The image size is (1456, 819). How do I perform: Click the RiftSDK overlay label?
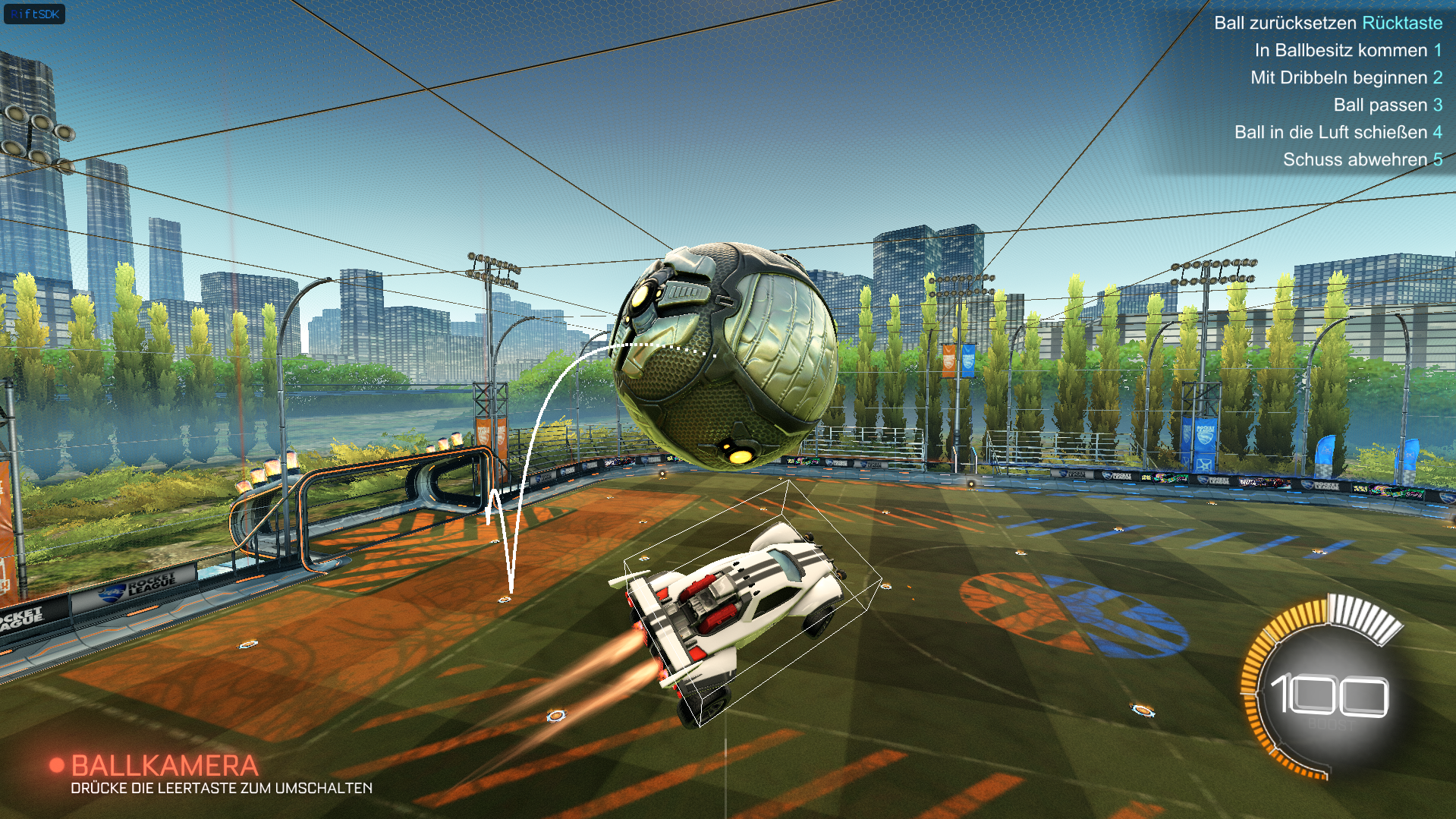tap(34, 14)
